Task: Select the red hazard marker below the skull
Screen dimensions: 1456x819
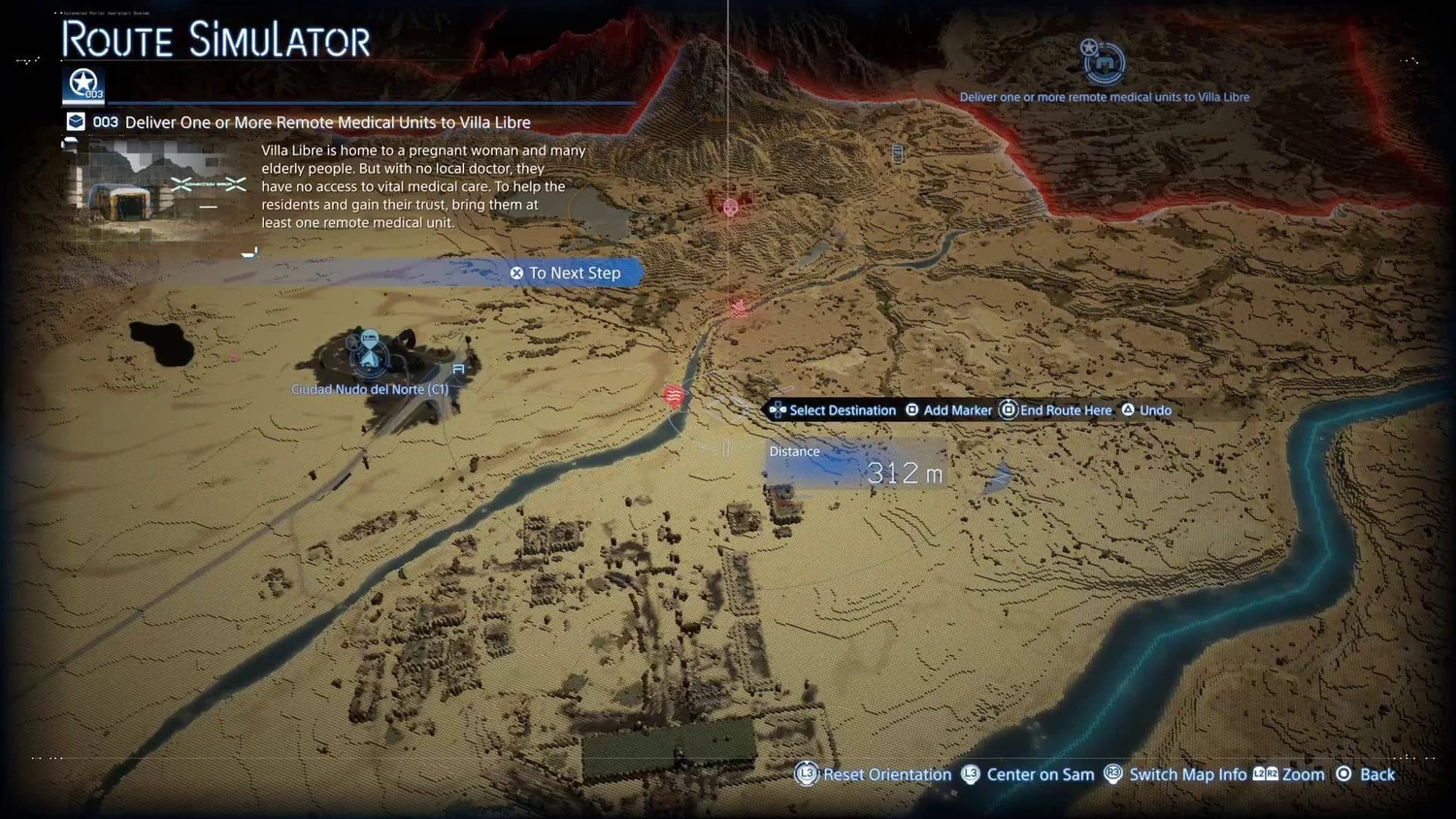Action: 740,309
